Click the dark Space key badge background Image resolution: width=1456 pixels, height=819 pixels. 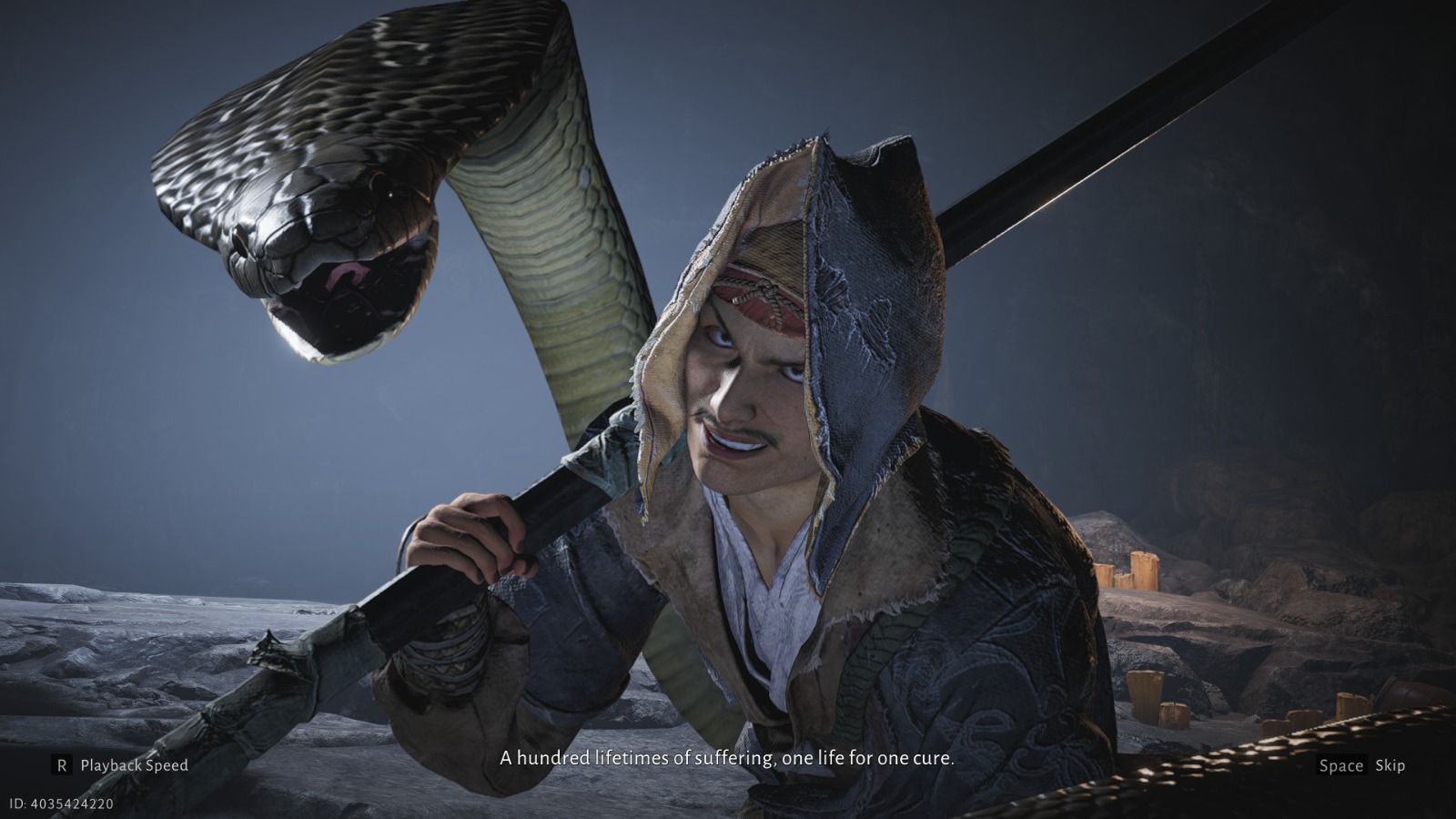click(x=1340, y=765)
